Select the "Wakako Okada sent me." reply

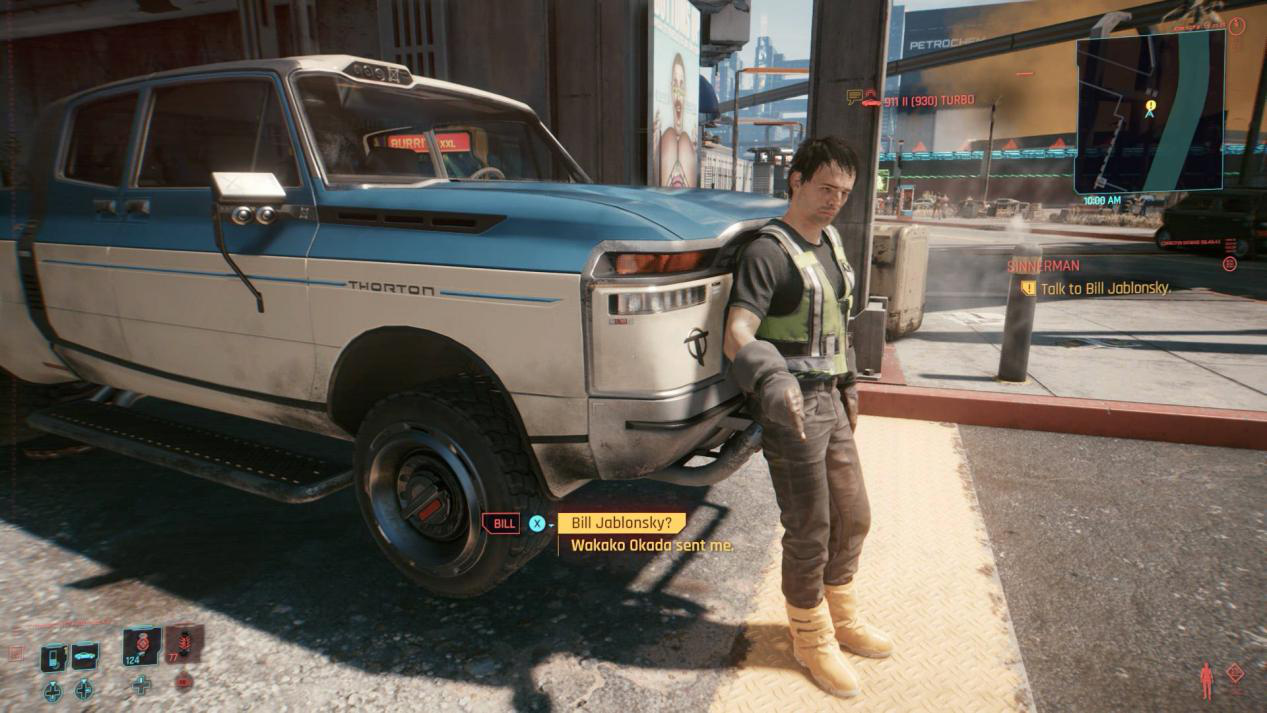click(652, 546)
